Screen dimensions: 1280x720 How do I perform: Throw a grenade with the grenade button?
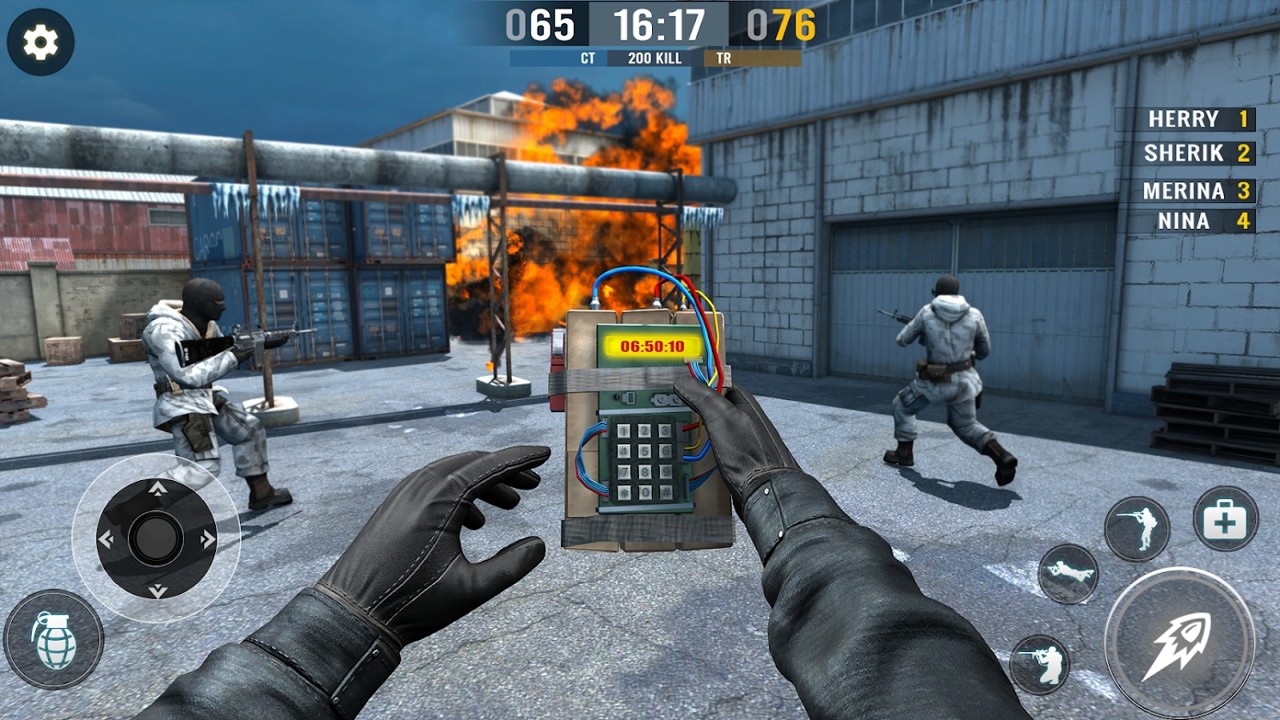(53, 639)
